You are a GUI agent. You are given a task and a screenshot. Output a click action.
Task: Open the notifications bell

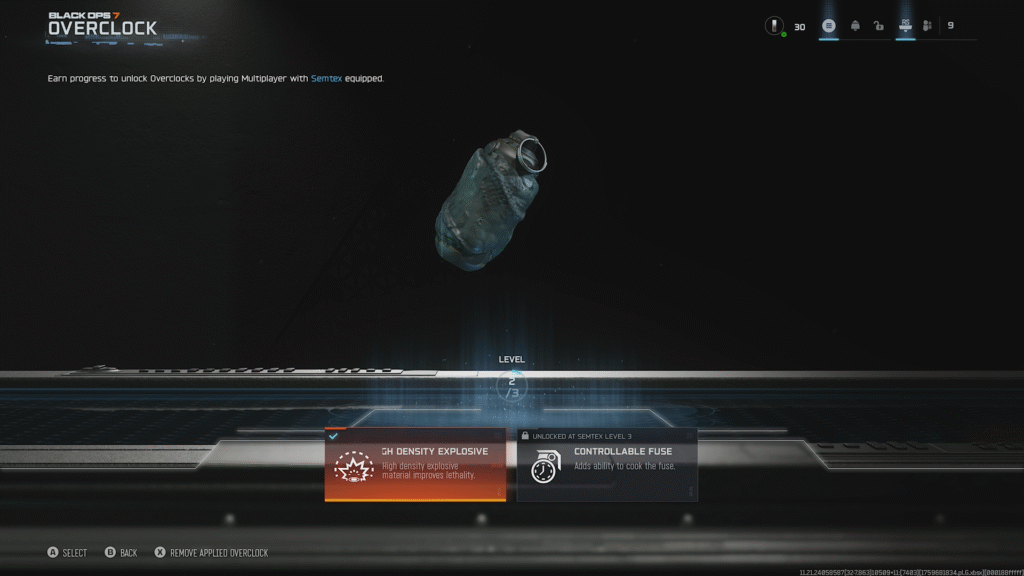tap(855, 26)
